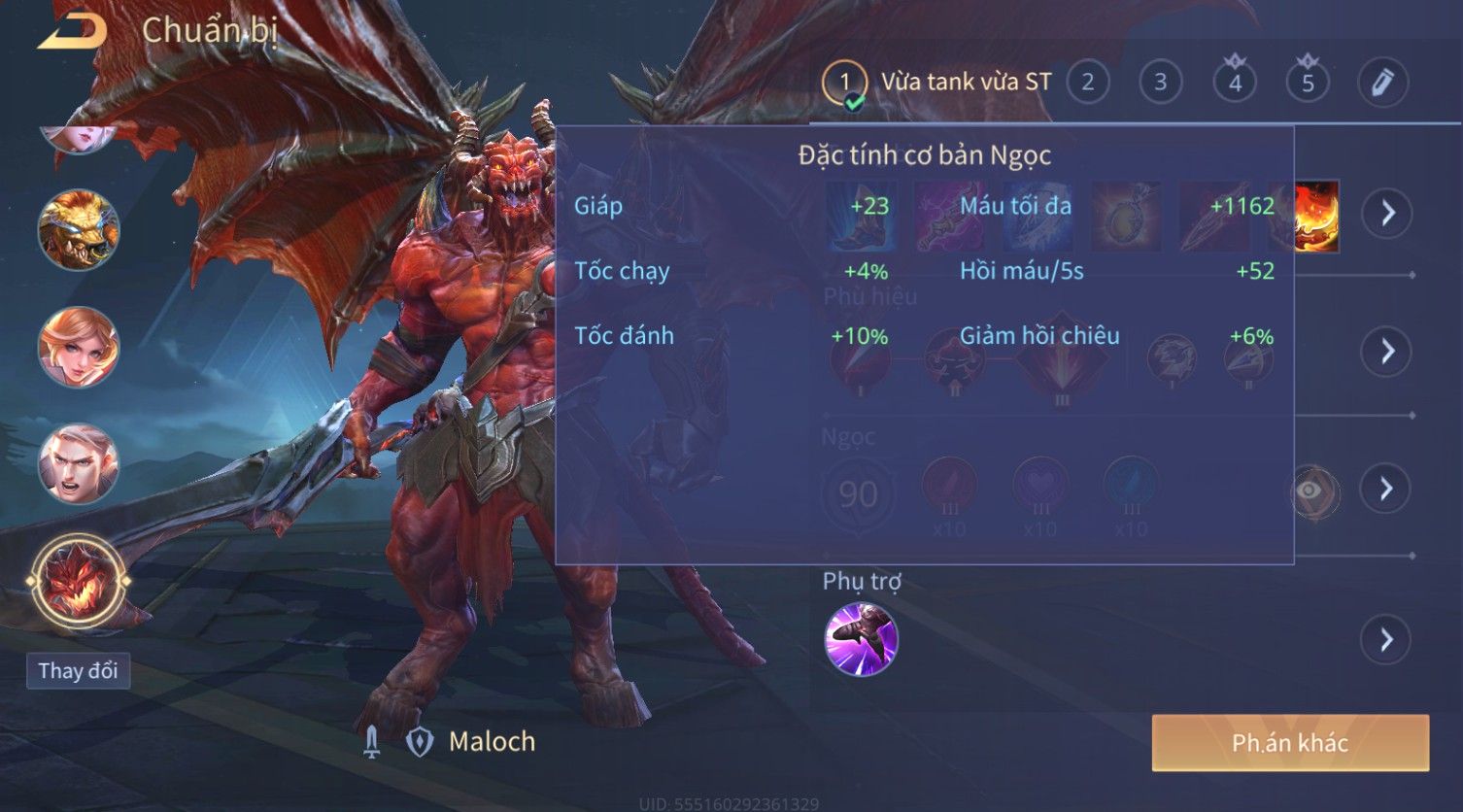Go back using the top-left arrow
This screenshot has height=812, width=1463.
(71, 31)
